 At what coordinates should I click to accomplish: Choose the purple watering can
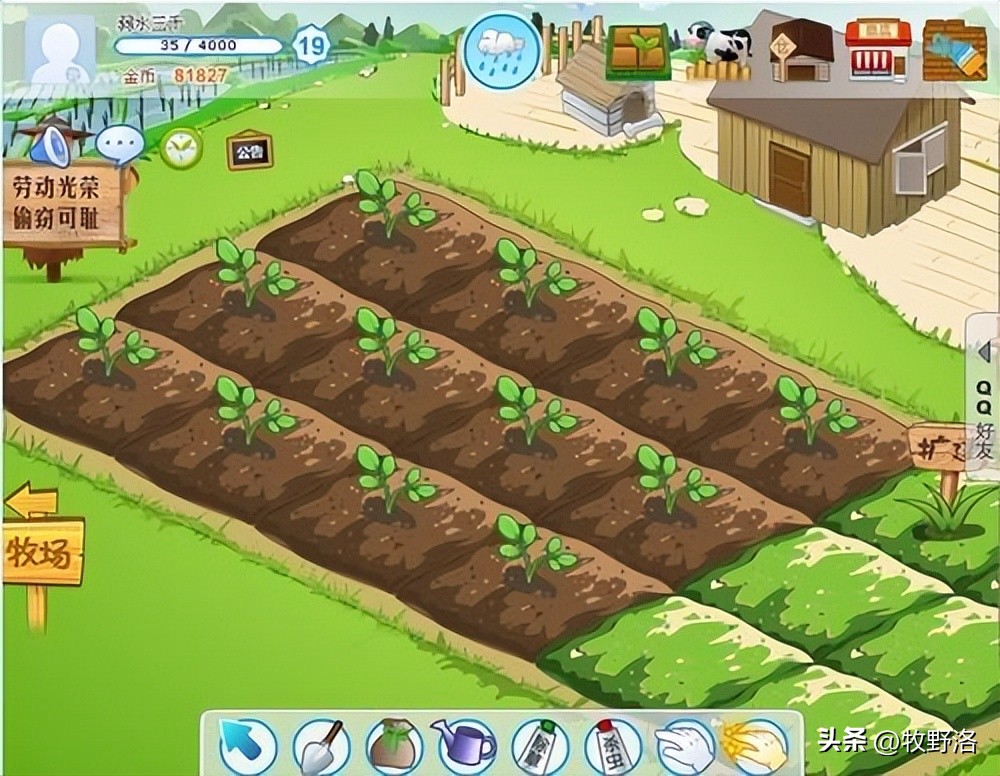pyautogui.click(x=465, y=745)
